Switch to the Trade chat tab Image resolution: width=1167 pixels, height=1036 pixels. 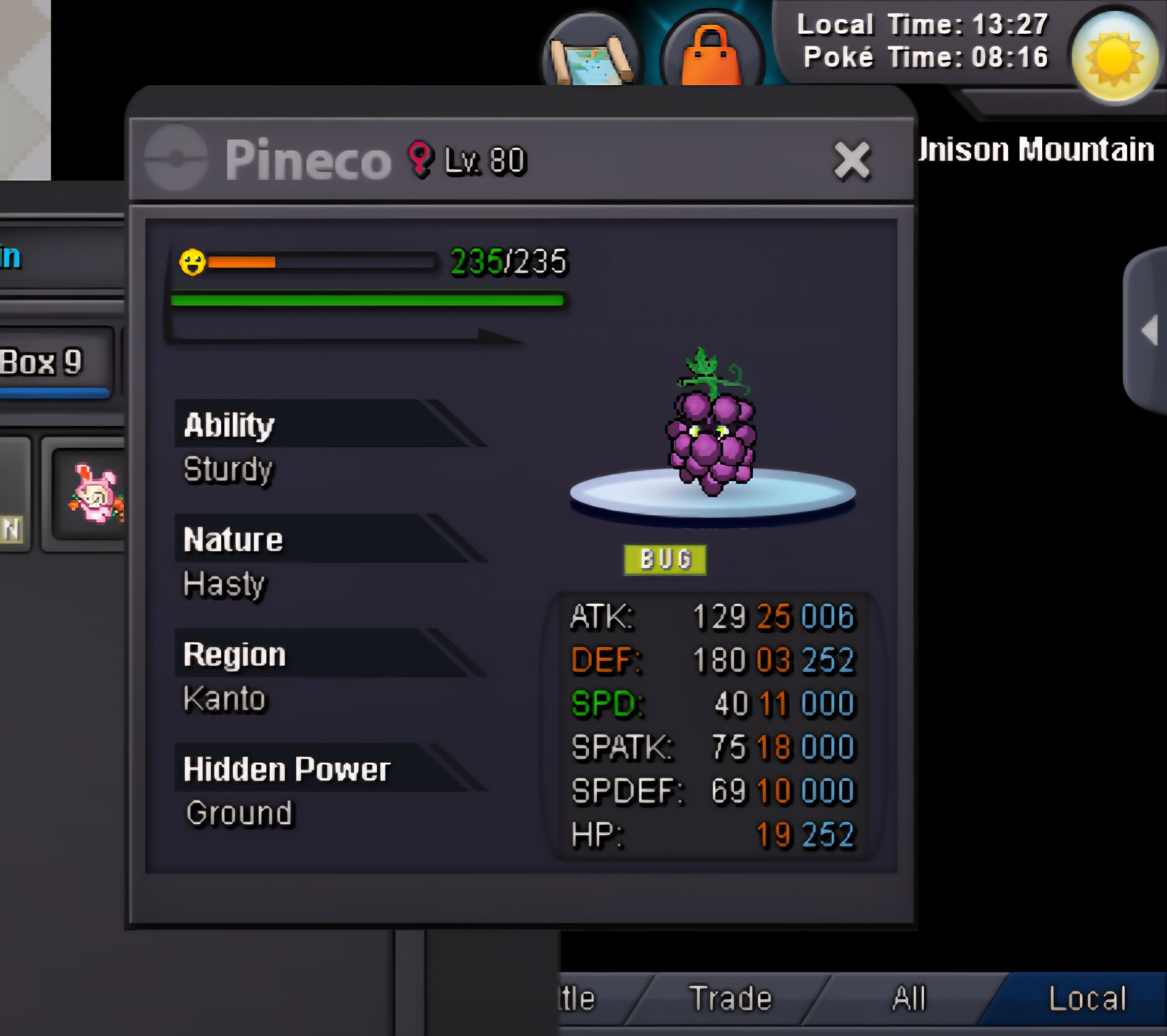click(x=730, y=999)
